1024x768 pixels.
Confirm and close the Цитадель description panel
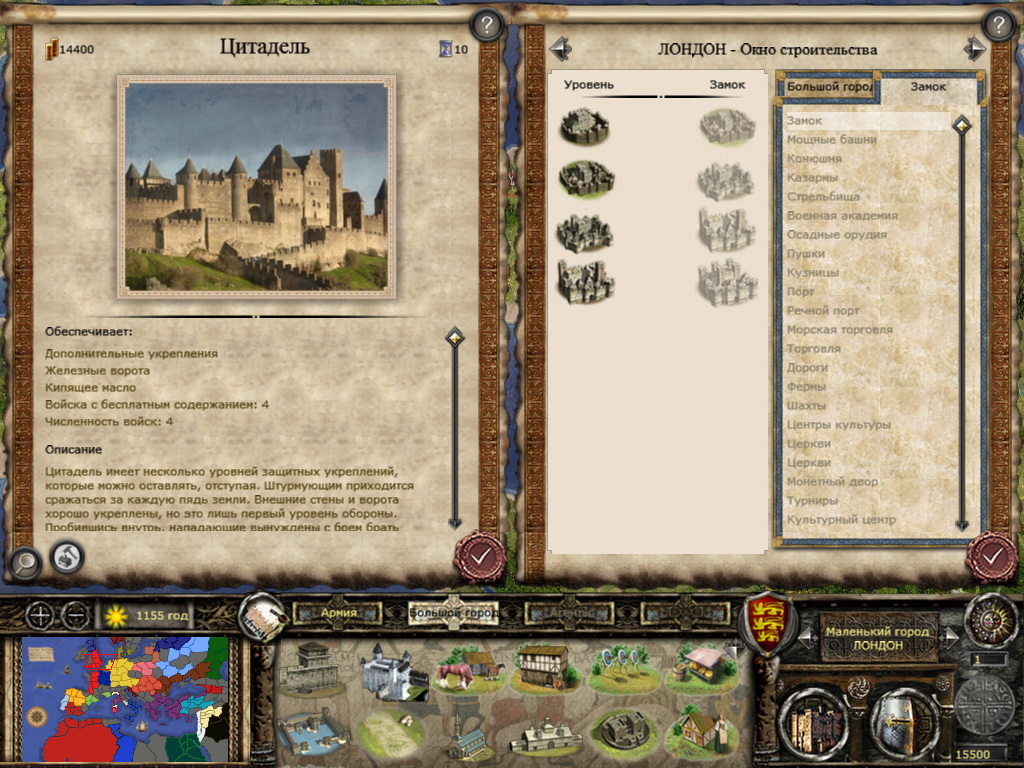(x=479, y=556)
